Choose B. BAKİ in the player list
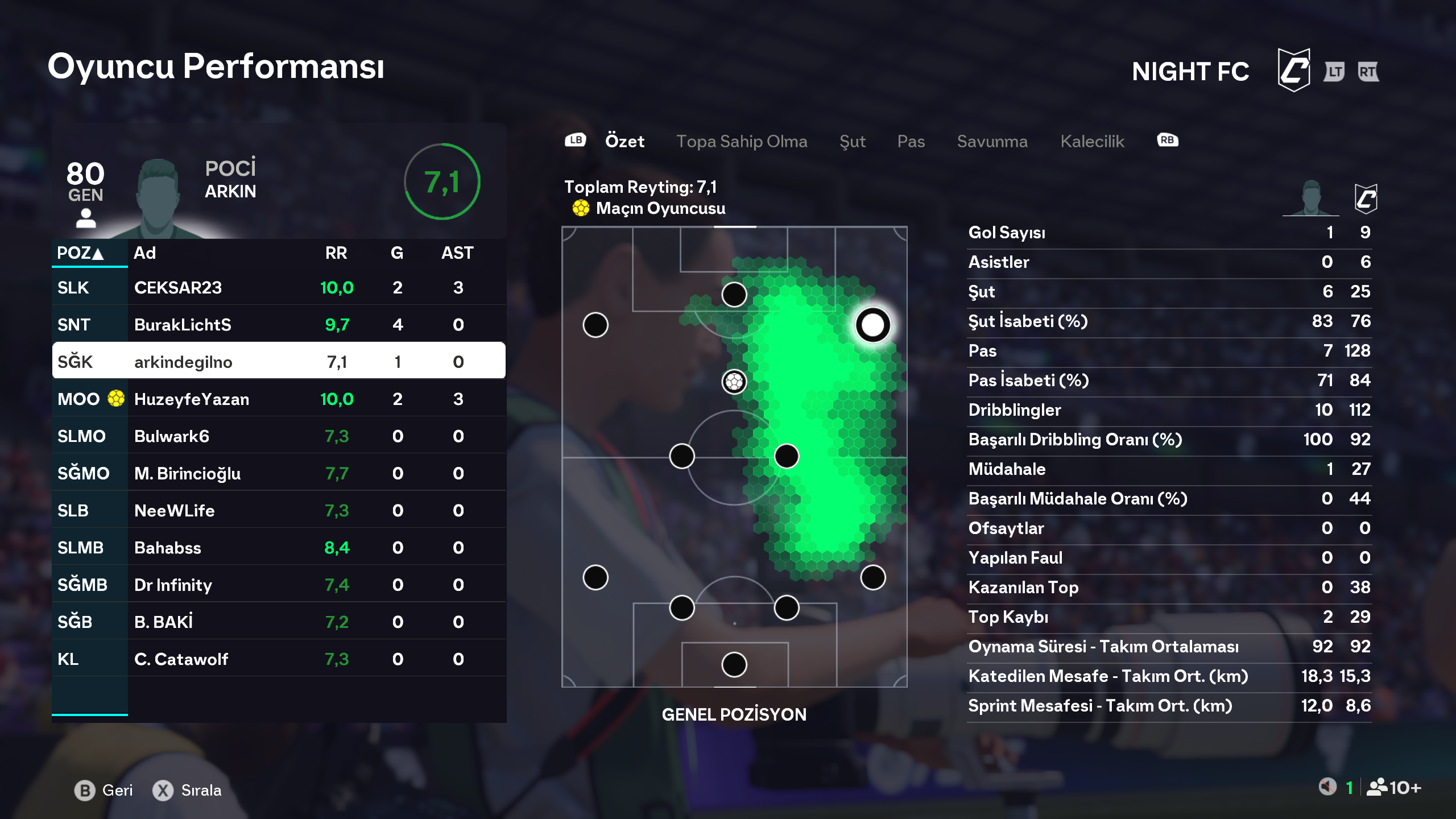 coord(279,622)
